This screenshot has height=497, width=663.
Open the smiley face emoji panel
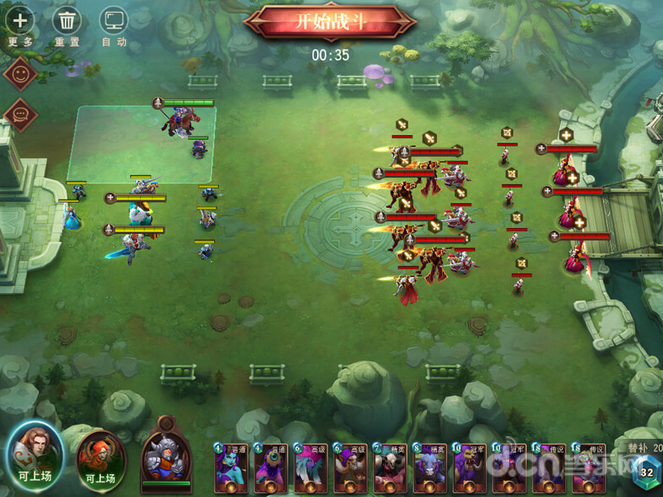[x=20, y=73]
